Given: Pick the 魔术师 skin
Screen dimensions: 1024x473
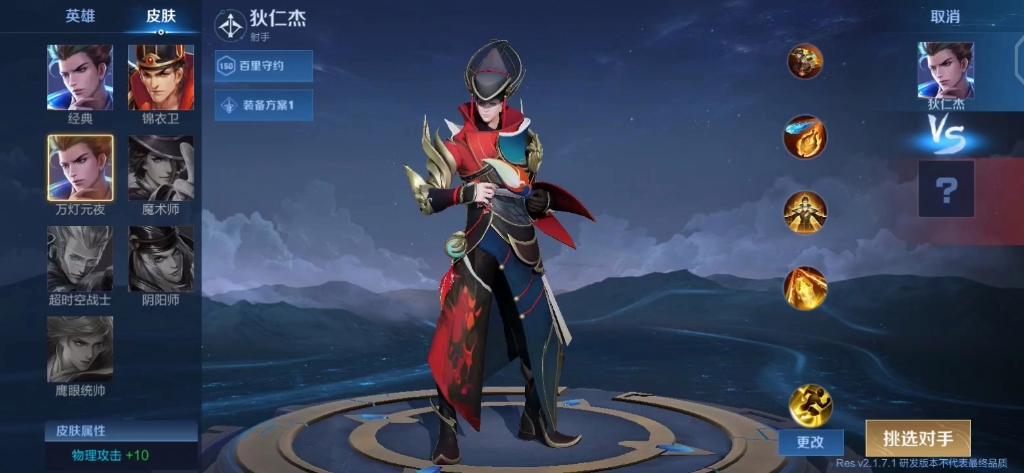Looking at the screenshot, I should pyautogui.click(x=161, y=167).
